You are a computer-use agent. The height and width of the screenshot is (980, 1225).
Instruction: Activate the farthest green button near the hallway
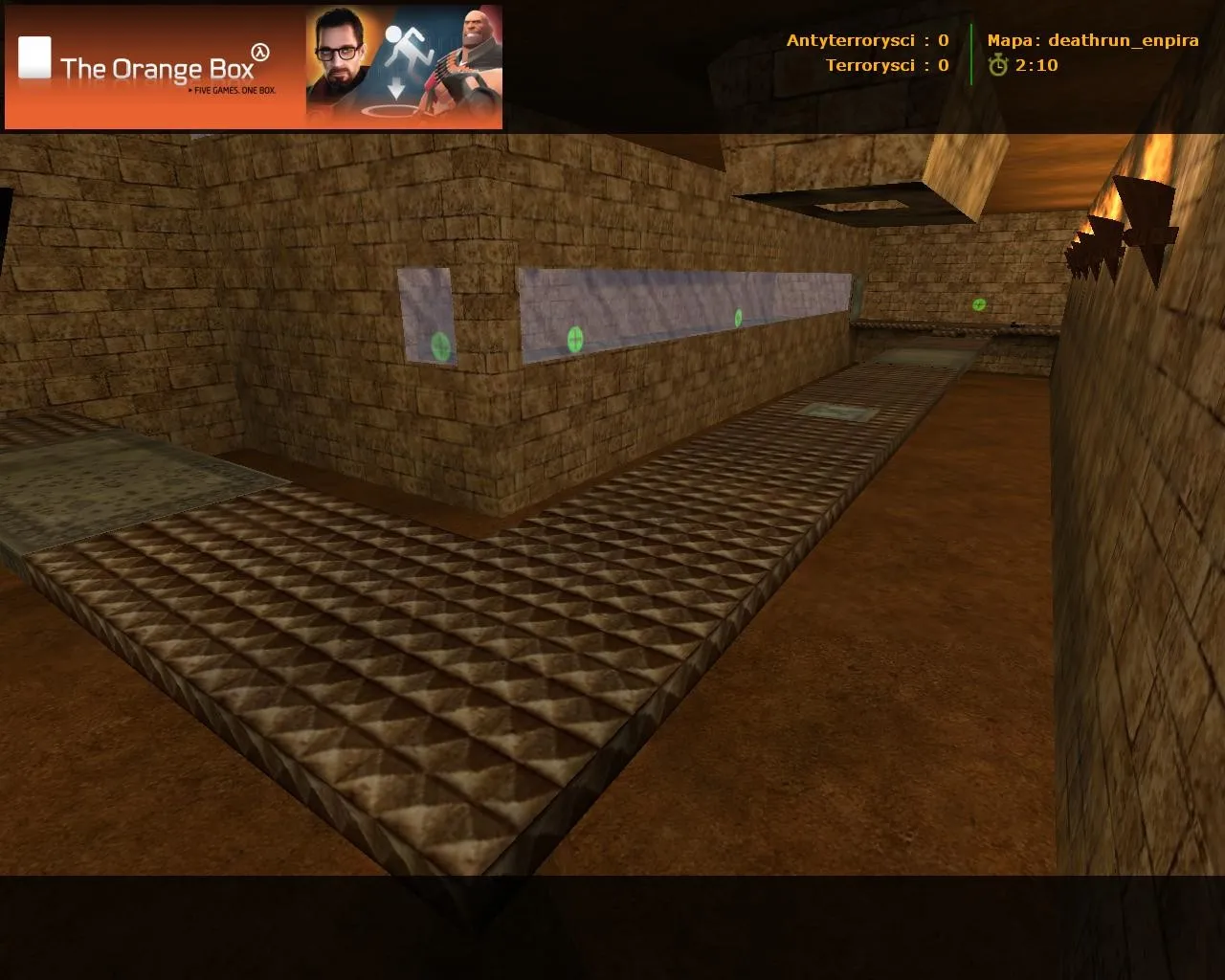point(977,304)
